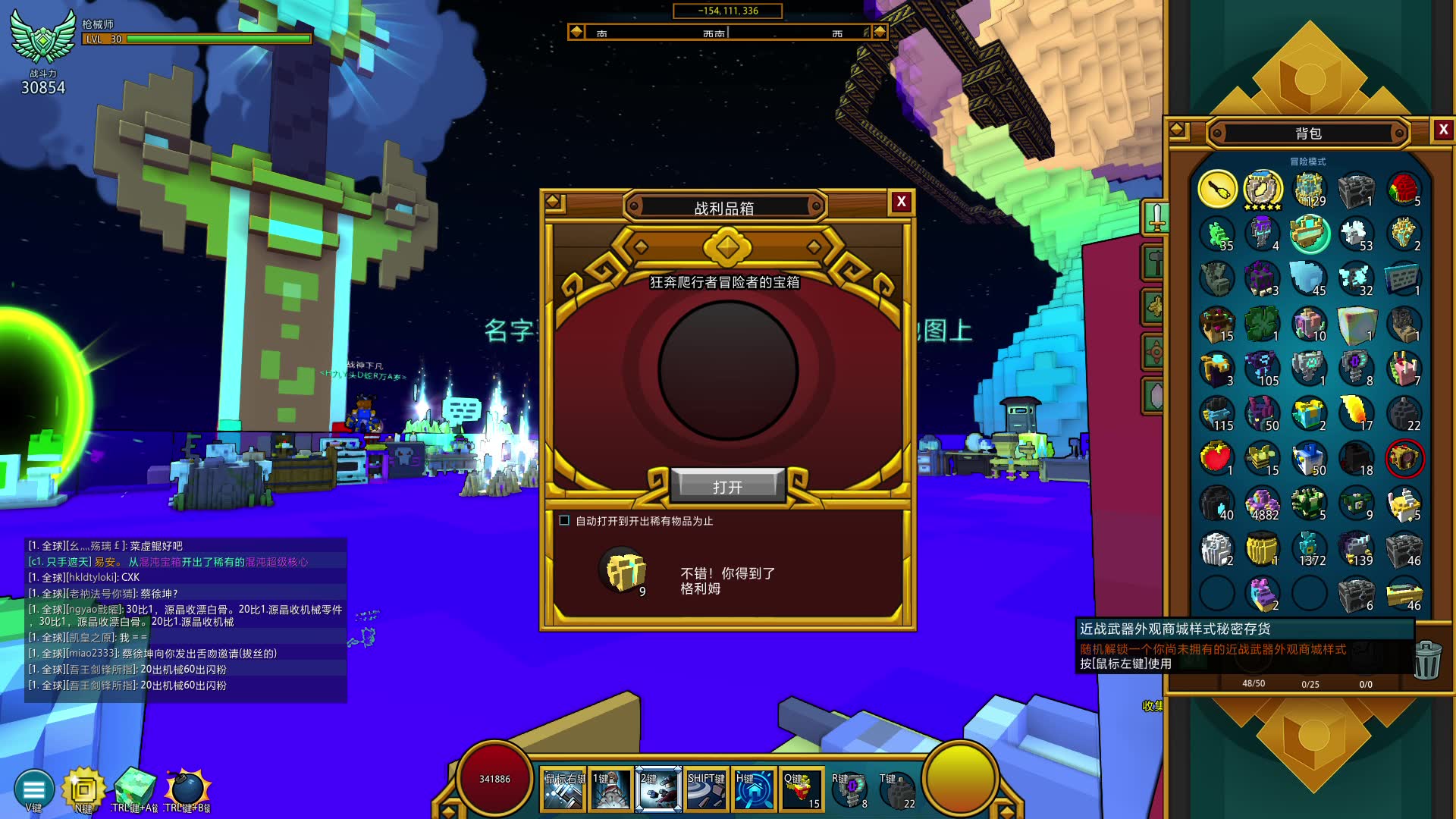
Task: Select the red apple item in the inventory
Action: (1216, 459)
